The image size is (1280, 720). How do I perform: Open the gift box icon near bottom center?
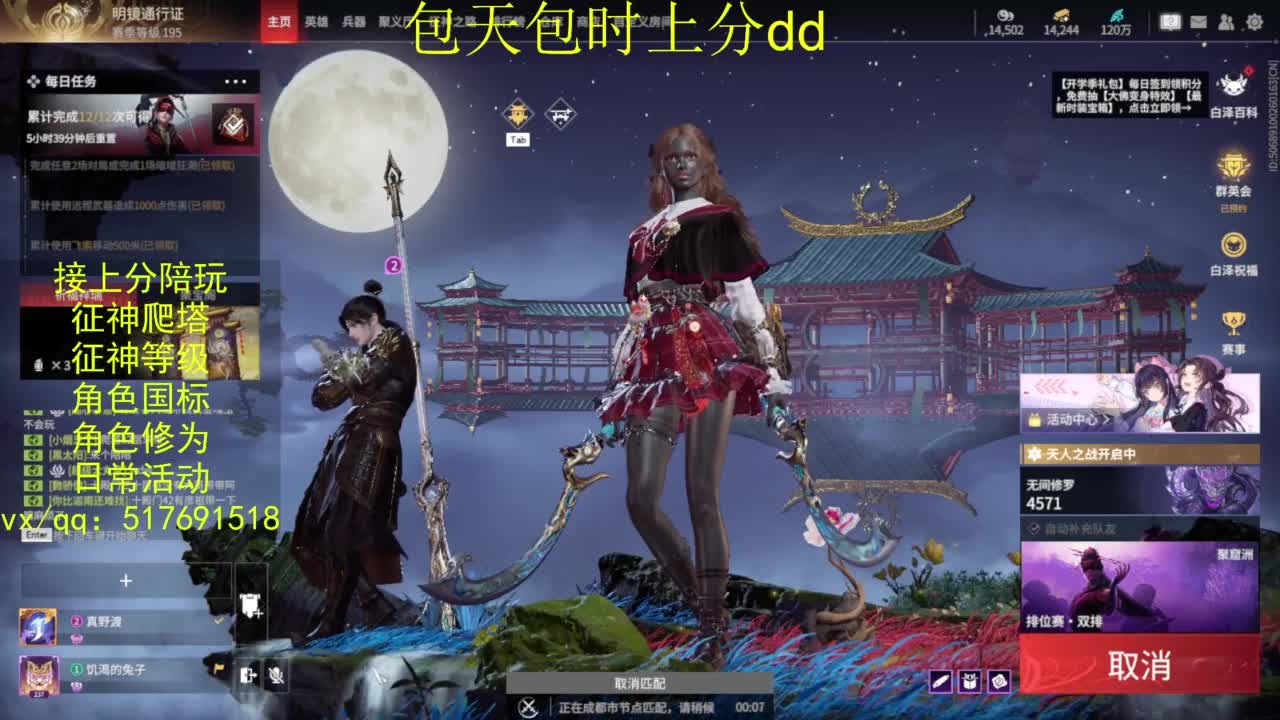point(970,682)
